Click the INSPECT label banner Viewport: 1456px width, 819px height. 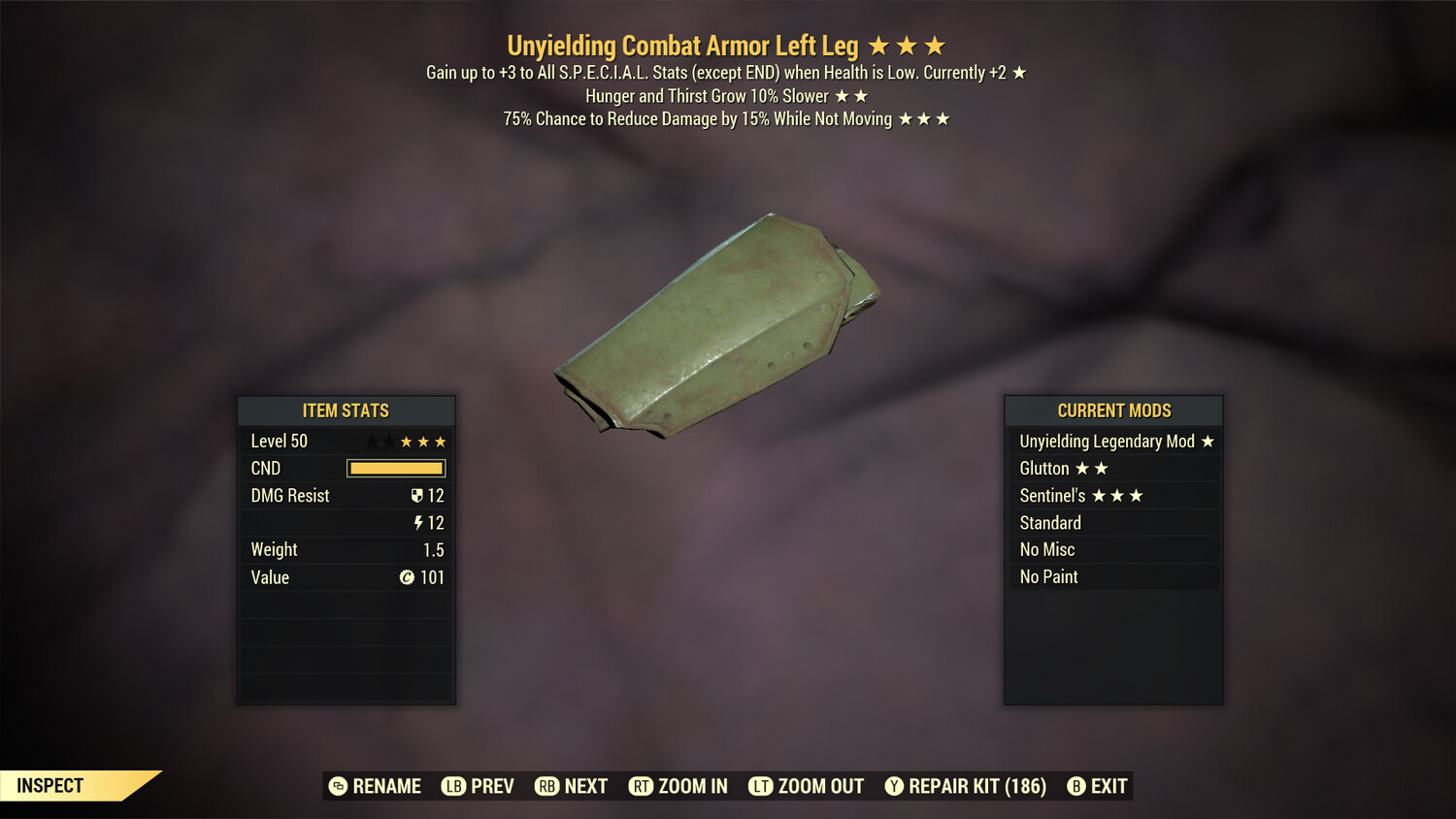[x=50, y=786]
